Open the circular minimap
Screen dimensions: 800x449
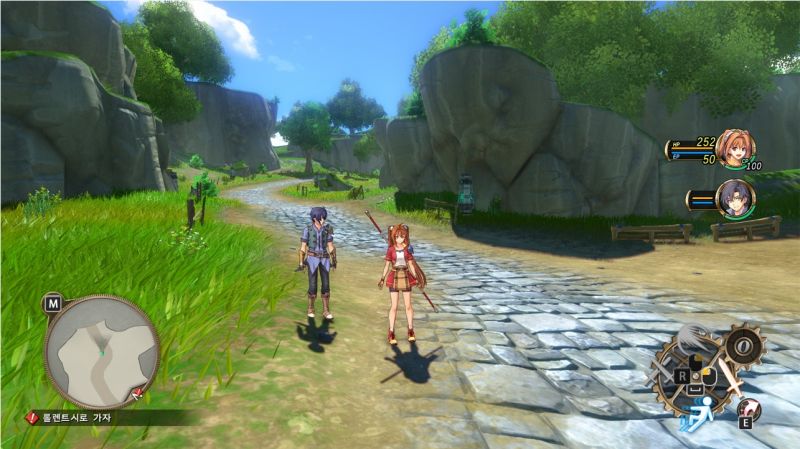[x=101, y=351]
